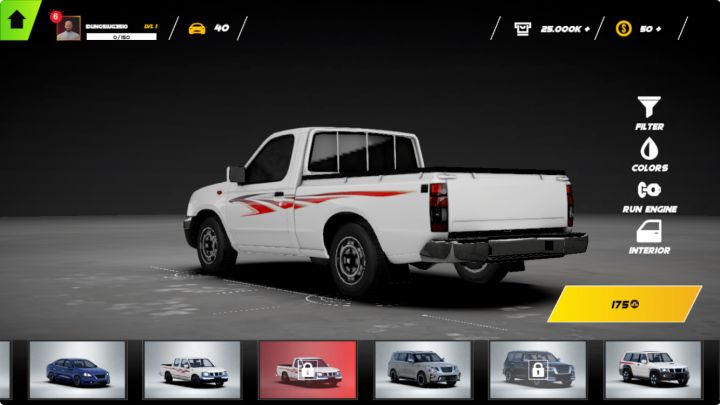Open the Filter option
Screen dimensions: 720x405
click(649, 113)
